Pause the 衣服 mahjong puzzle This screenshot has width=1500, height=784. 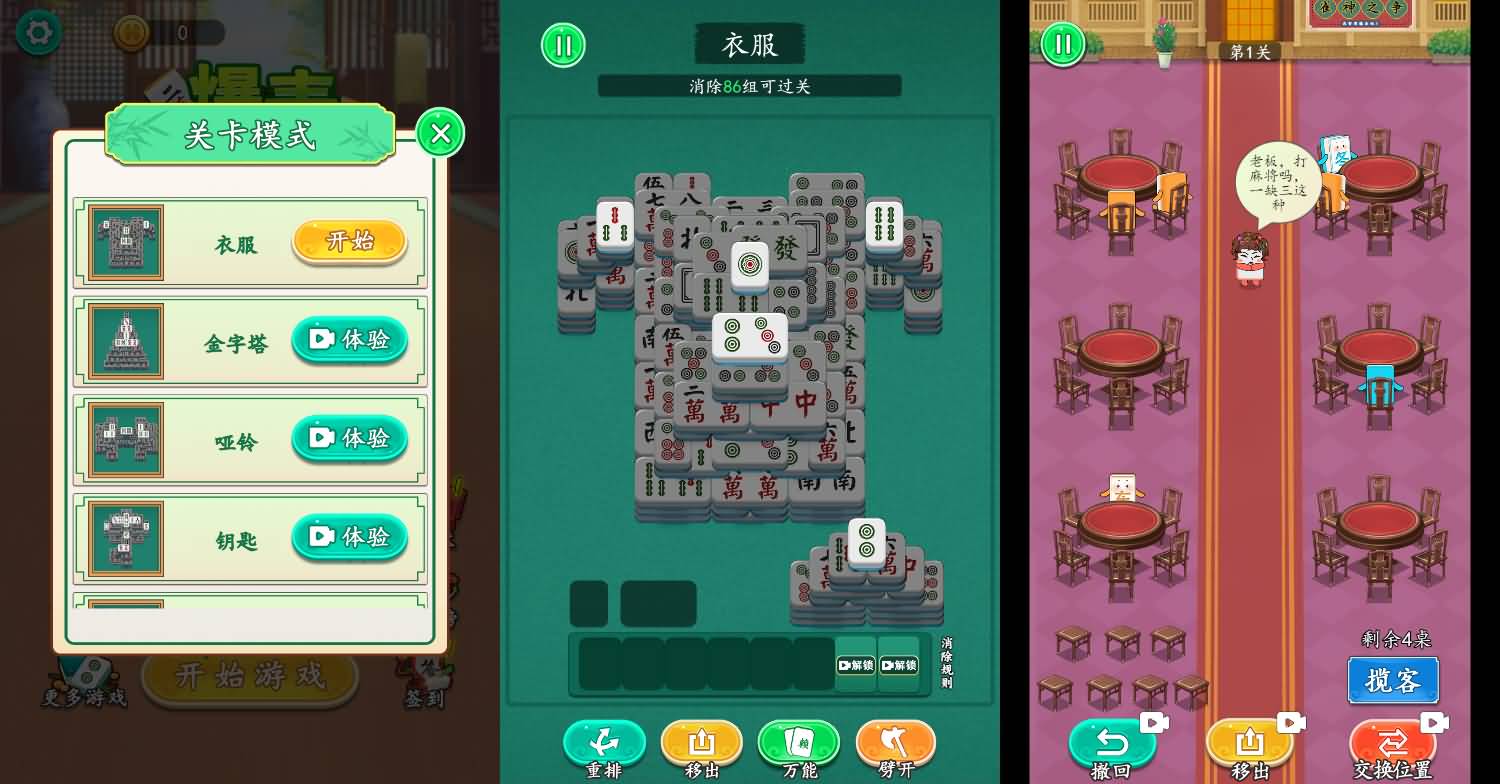click(563, 46)
